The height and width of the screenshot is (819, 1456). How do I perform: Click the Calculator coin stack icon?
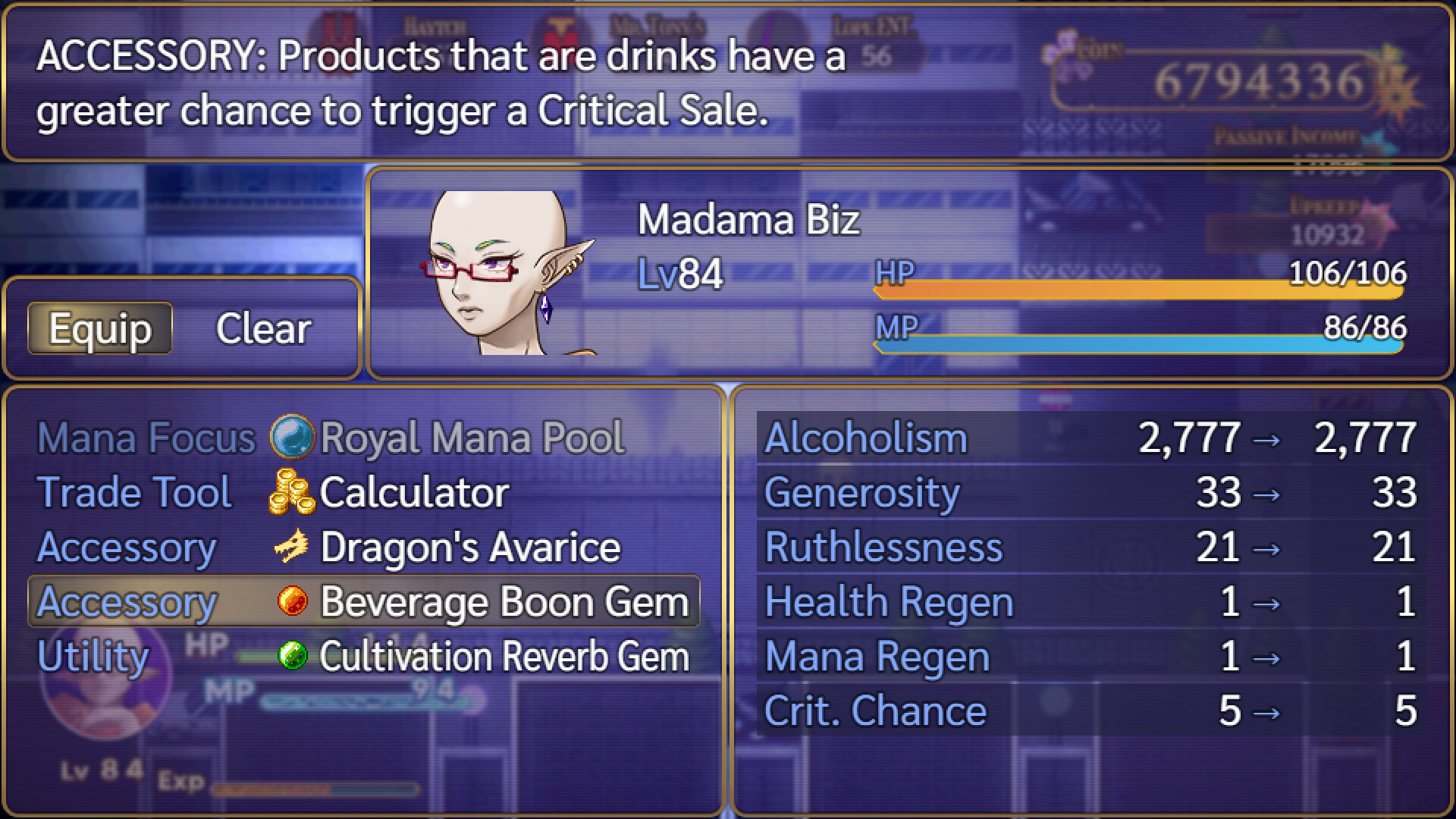pyautogui.click(x=291, y=491)
